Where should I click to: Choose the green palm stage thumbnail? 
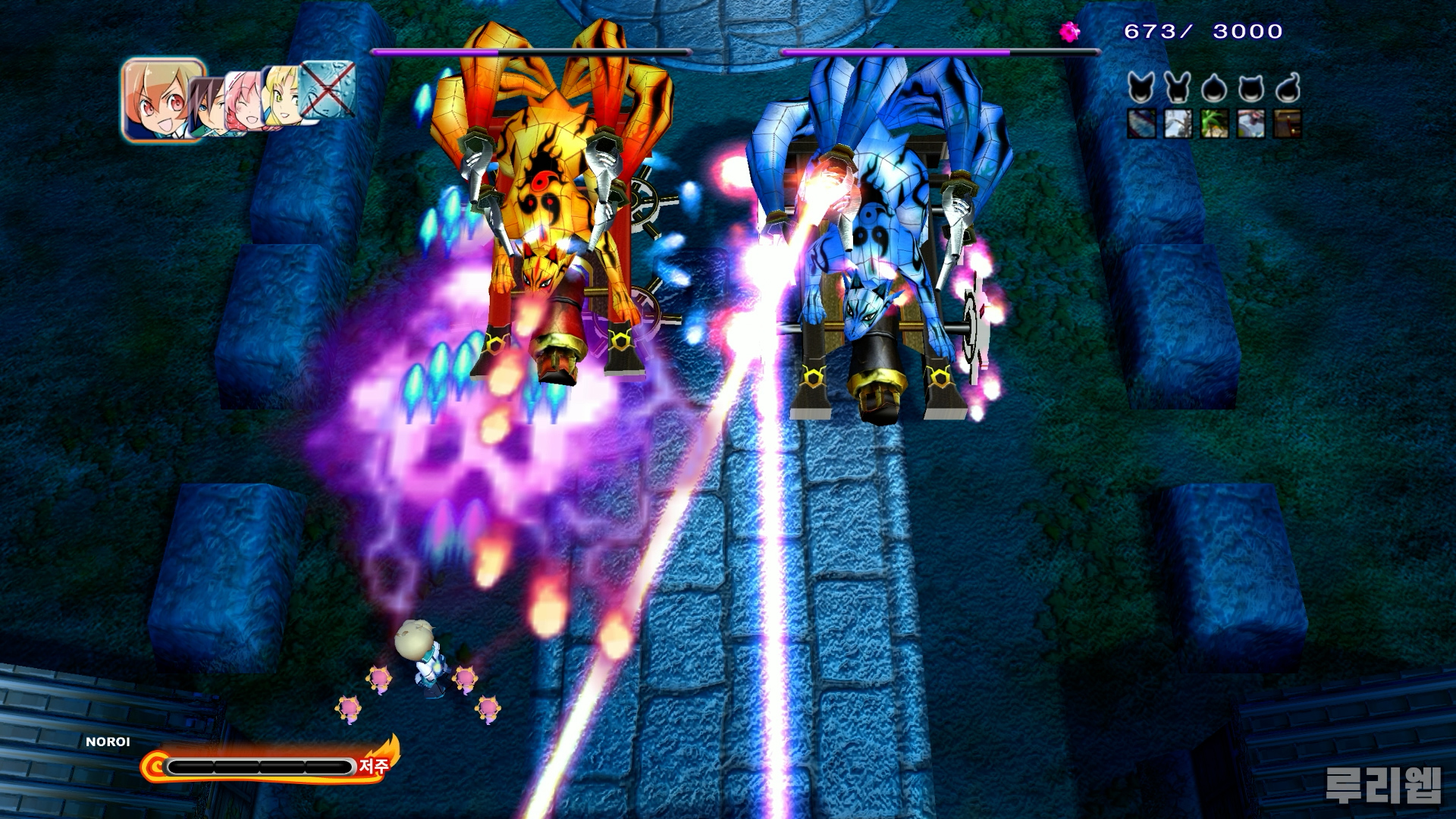click(1214, 124)
